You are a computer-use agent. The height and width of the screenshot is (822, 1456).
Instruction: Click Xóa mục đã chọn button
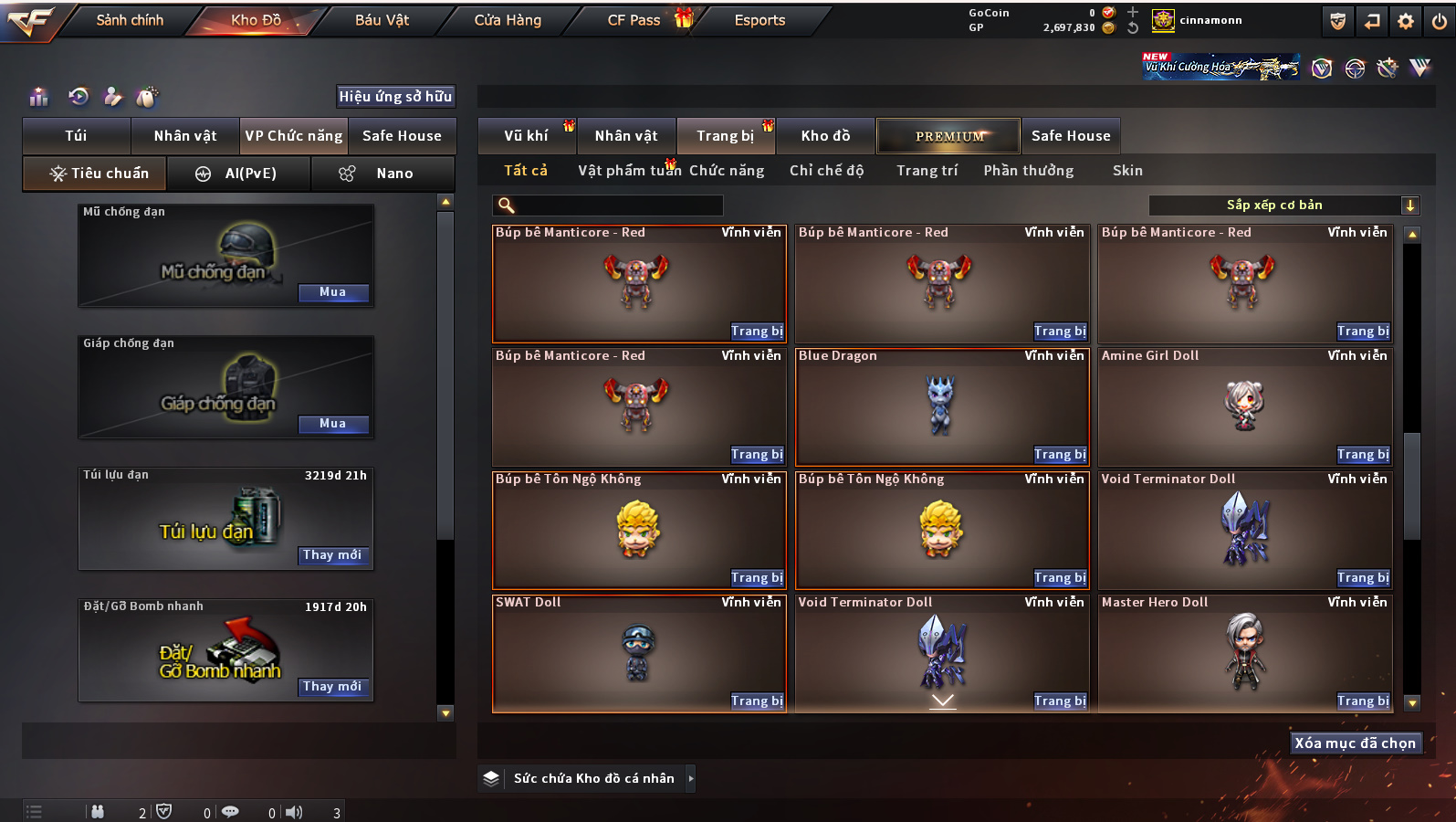1355,743
